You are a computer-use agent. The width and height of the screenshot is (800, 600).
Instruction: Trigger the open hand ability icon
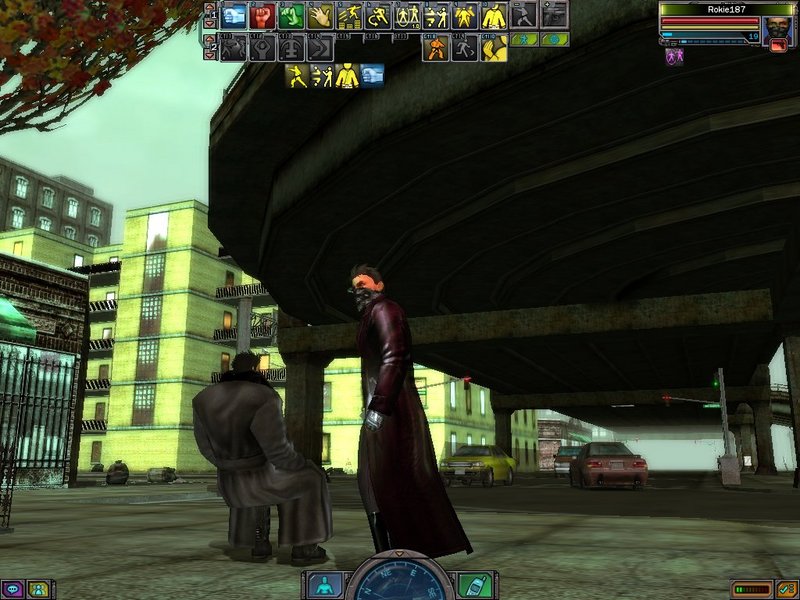point(321,16)
